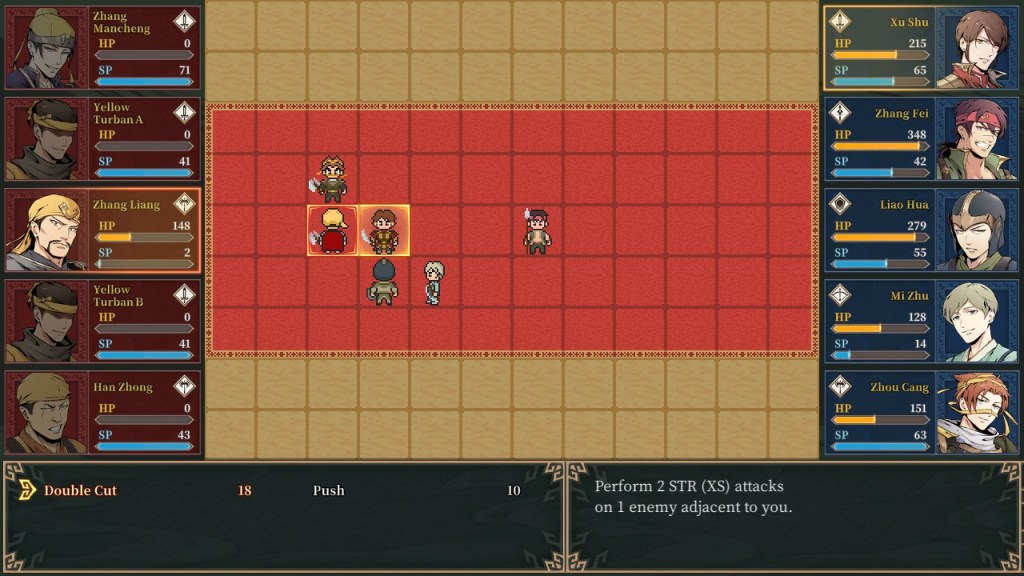Pick Zhou Cang's party panel
This screenshot has height=576, width=1024.
920,413
